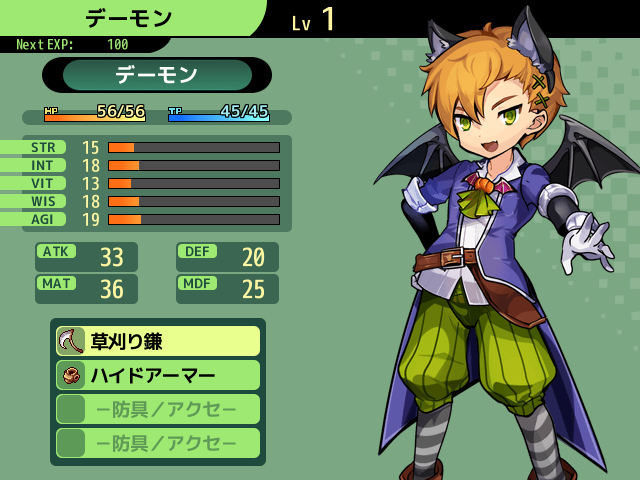The width and height of the screenshot is (640, 480).
Task: Click the デーモン class name plate
Action: (x=157, y=75)
